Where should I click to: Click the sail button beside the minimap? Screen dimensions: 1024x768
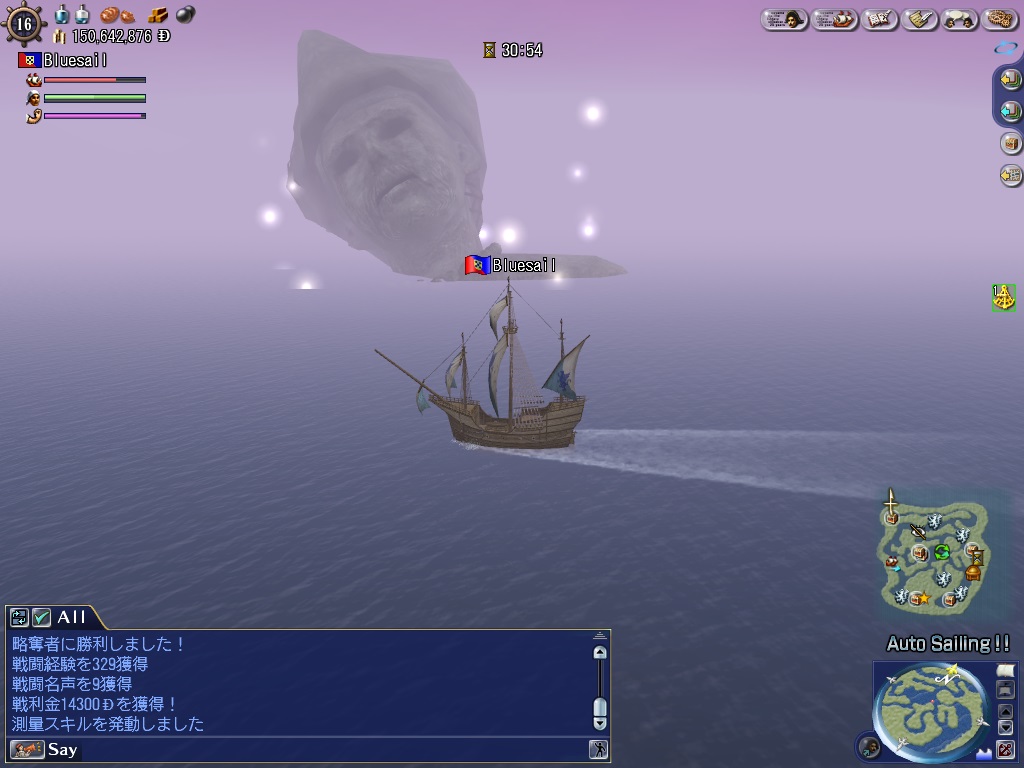click(1006, 670)
